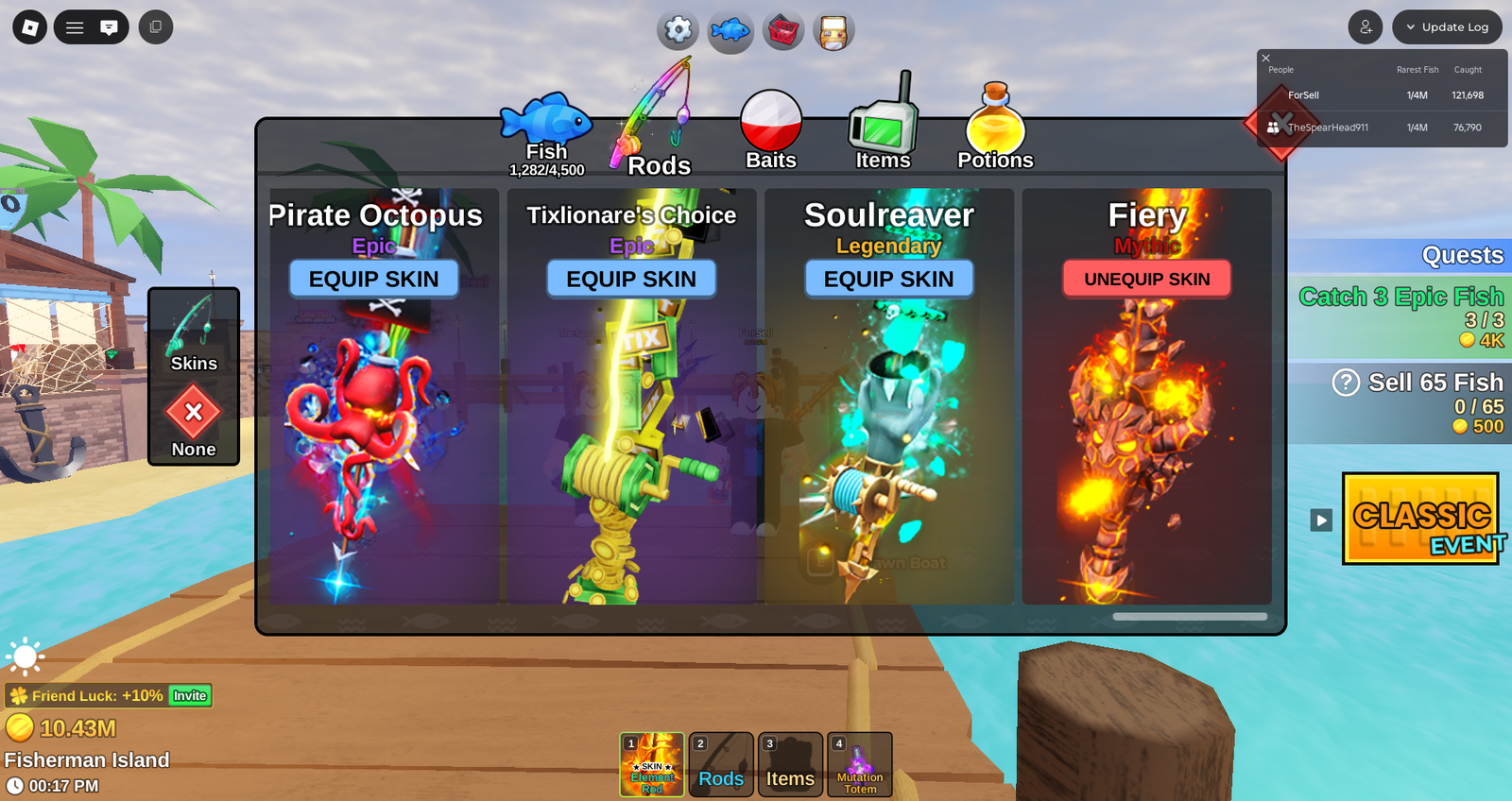This screenshot has height=801, width=1512.
Task: Open the Roblox menu logo button
Action: coord(30,27)
